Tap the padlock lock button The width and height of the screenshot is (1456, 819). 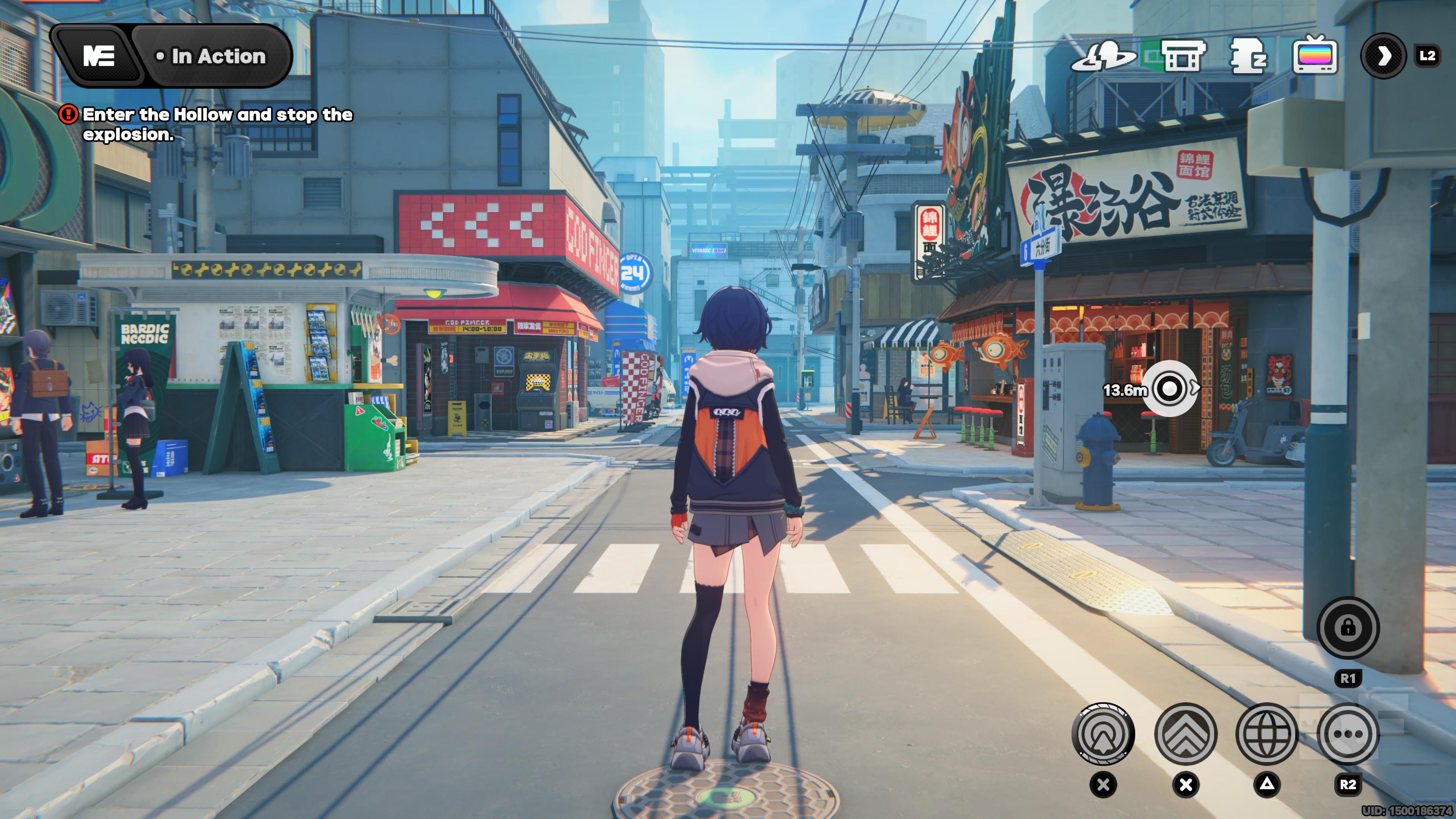coord(1348,628)
